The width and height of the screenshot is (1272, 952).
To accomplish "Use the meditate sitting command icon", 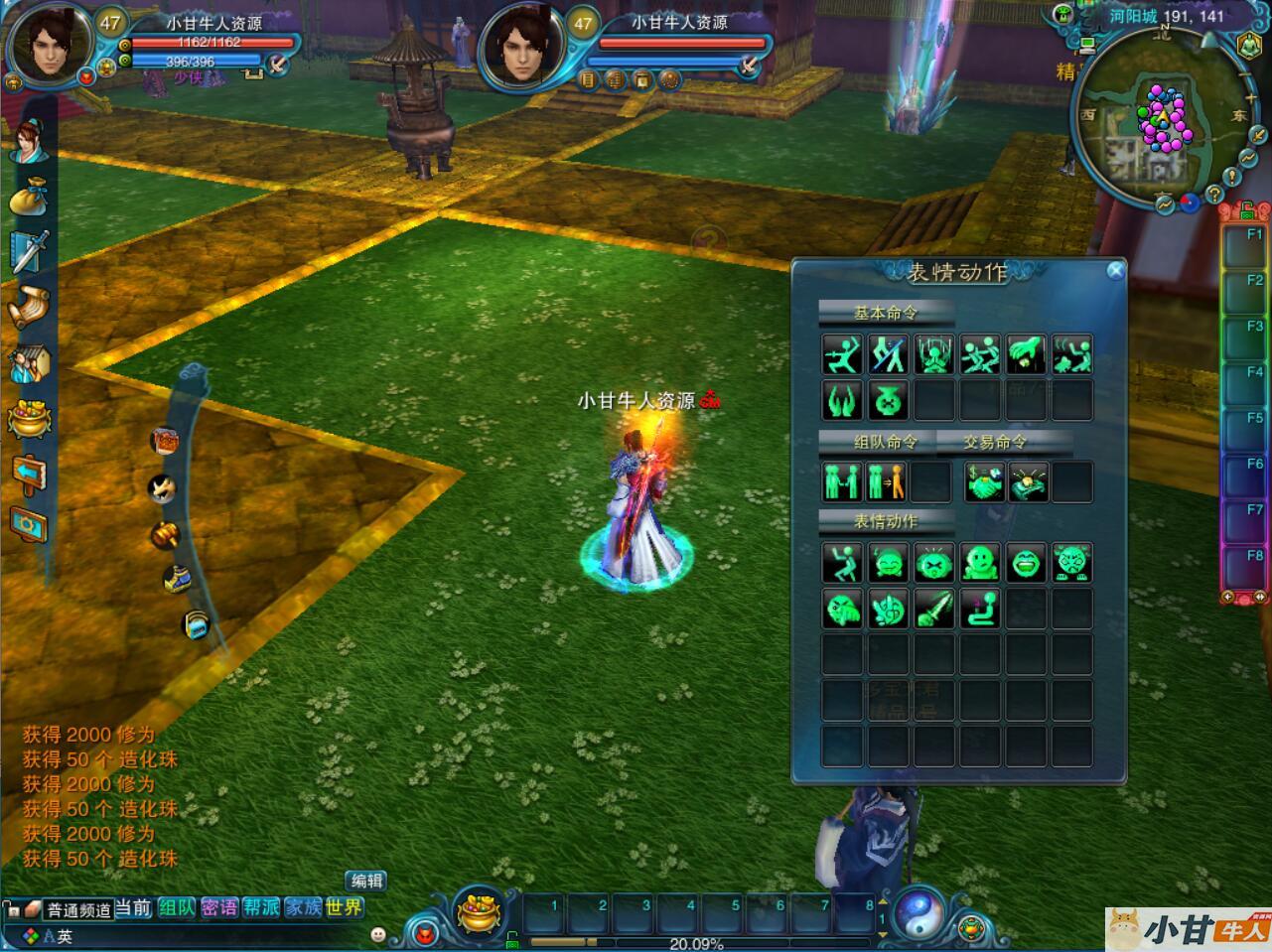I will [x=933, y=354].
